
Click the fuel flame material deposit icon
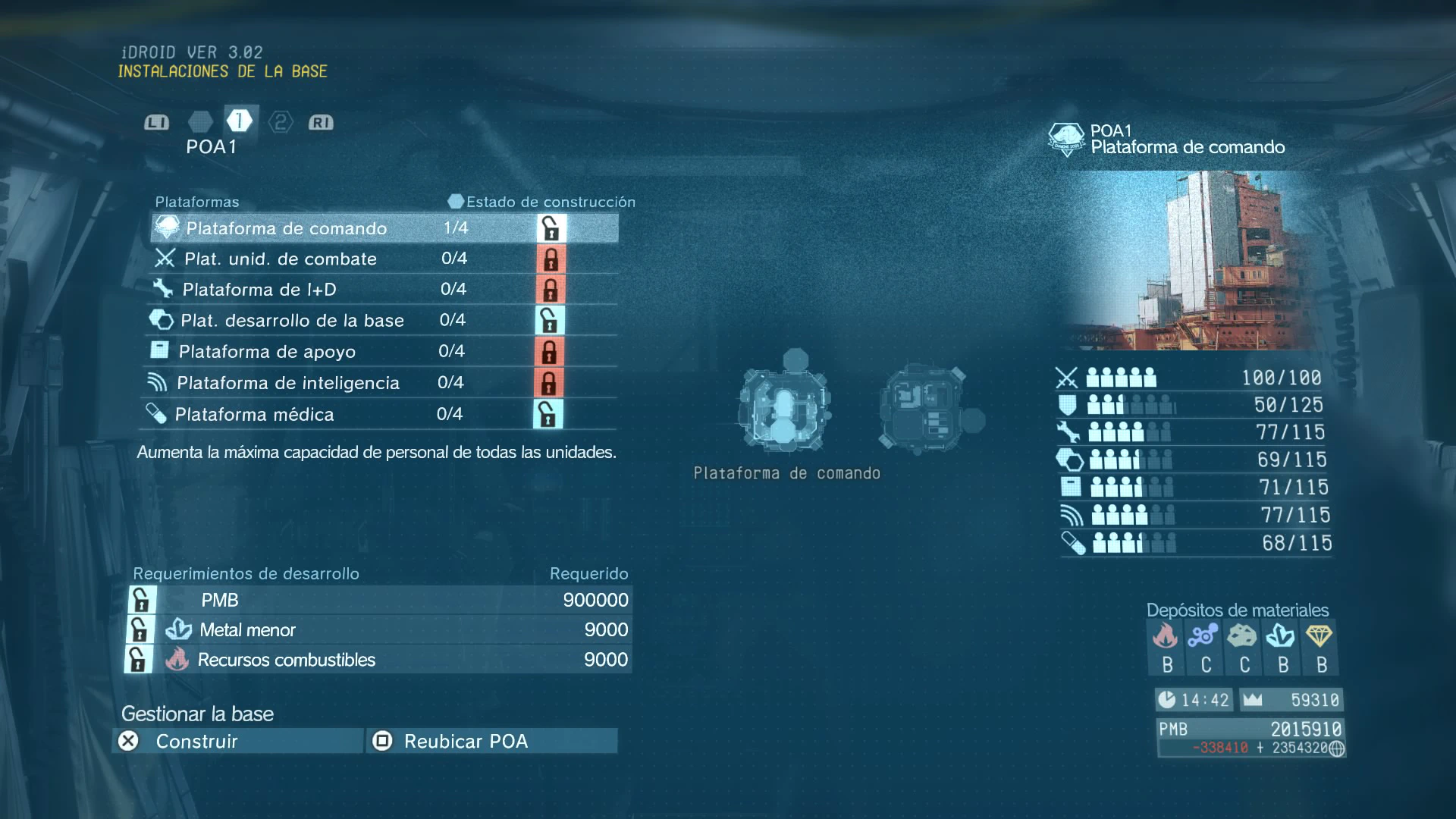tap(1166, 635)
